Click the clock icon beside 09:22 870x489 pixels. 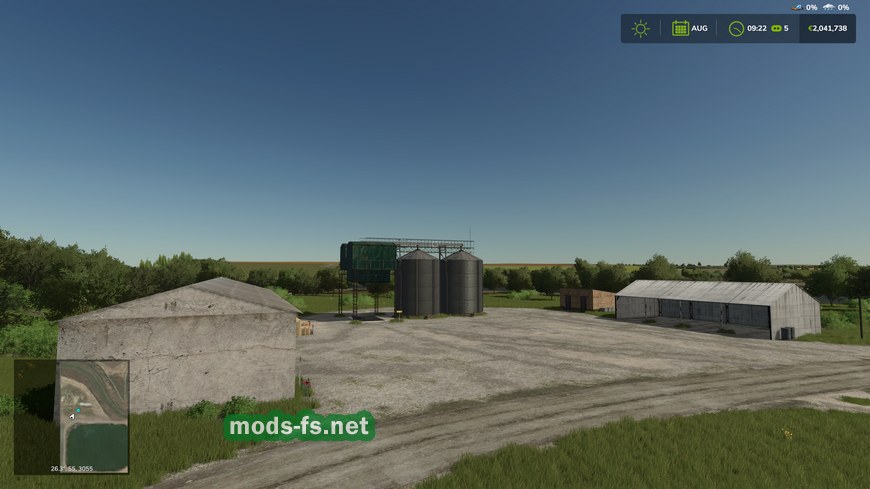736,28
